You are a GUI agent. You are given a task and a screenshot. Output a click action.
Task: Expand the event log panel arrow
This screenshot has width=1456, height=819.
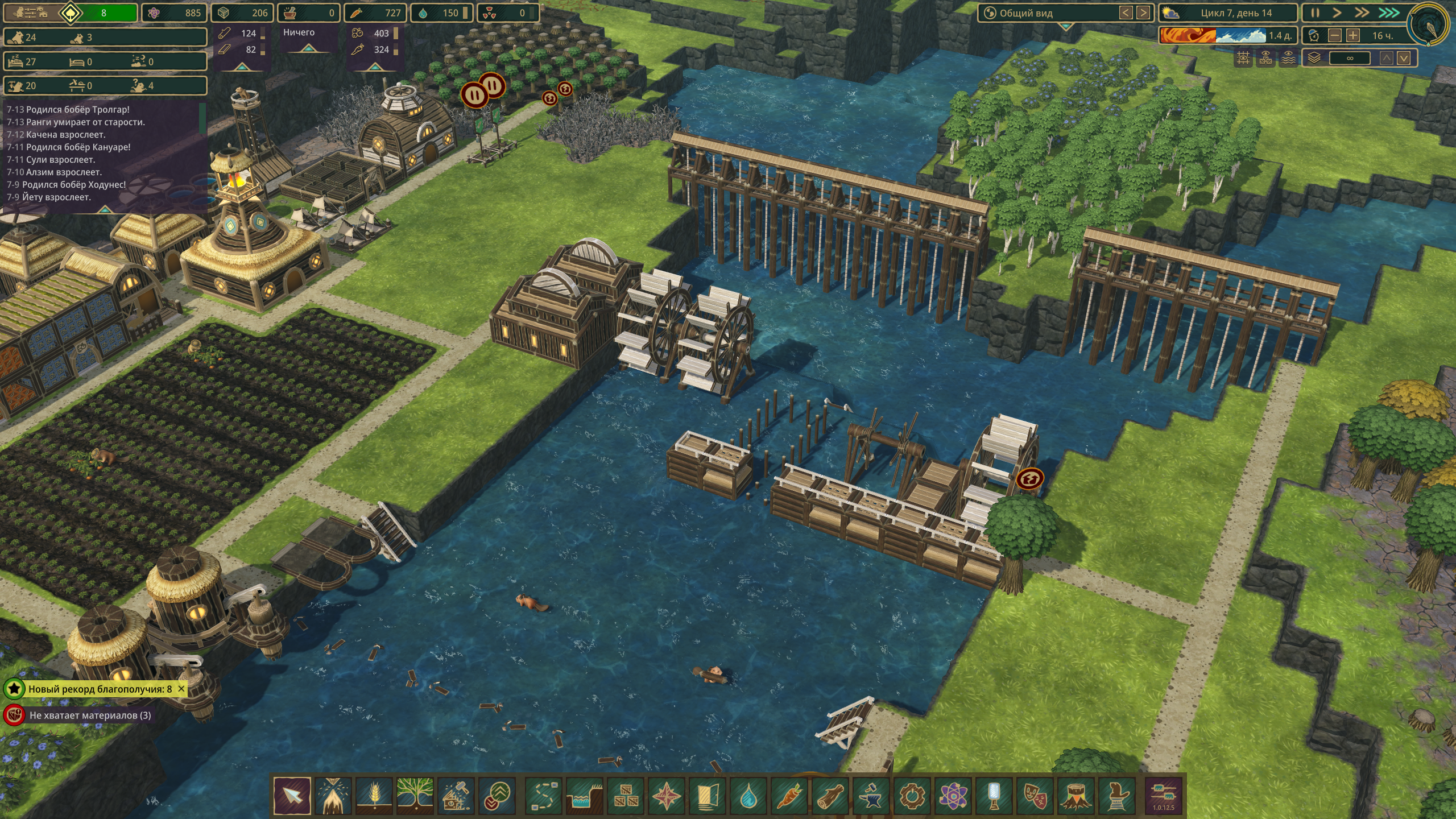click(105, 210)
